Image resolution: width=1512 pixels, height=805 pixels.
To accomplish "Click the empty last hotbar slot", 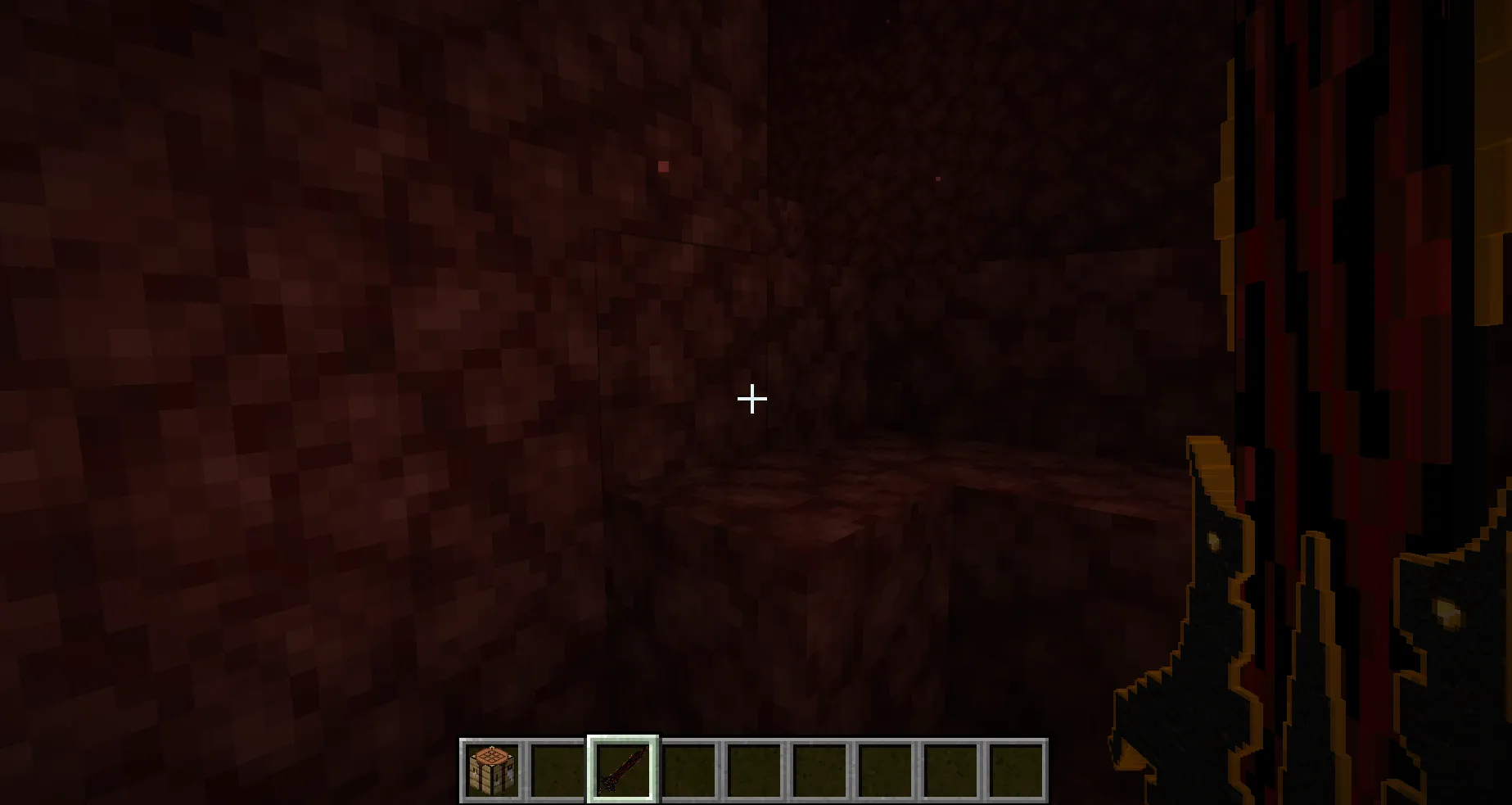I will (x=1018, y=768).
